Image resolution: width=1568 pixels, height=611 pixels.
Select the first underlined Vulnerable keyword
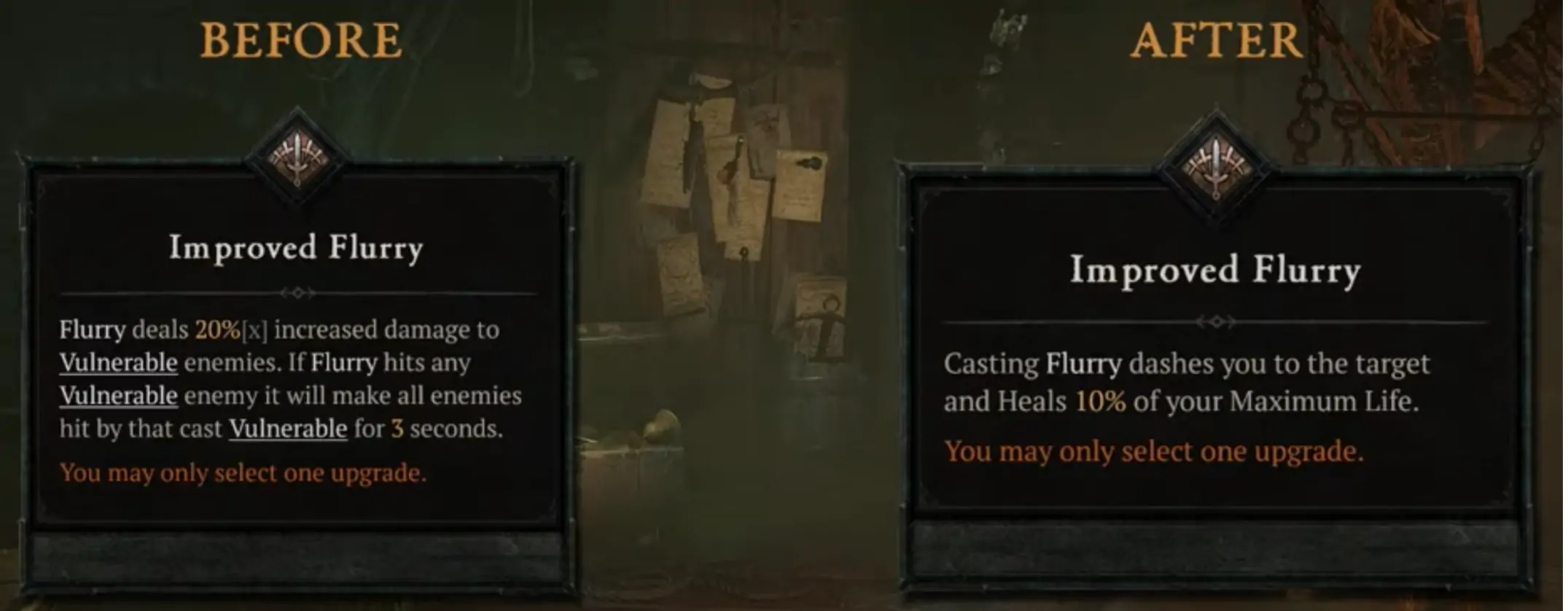[117, 362]
